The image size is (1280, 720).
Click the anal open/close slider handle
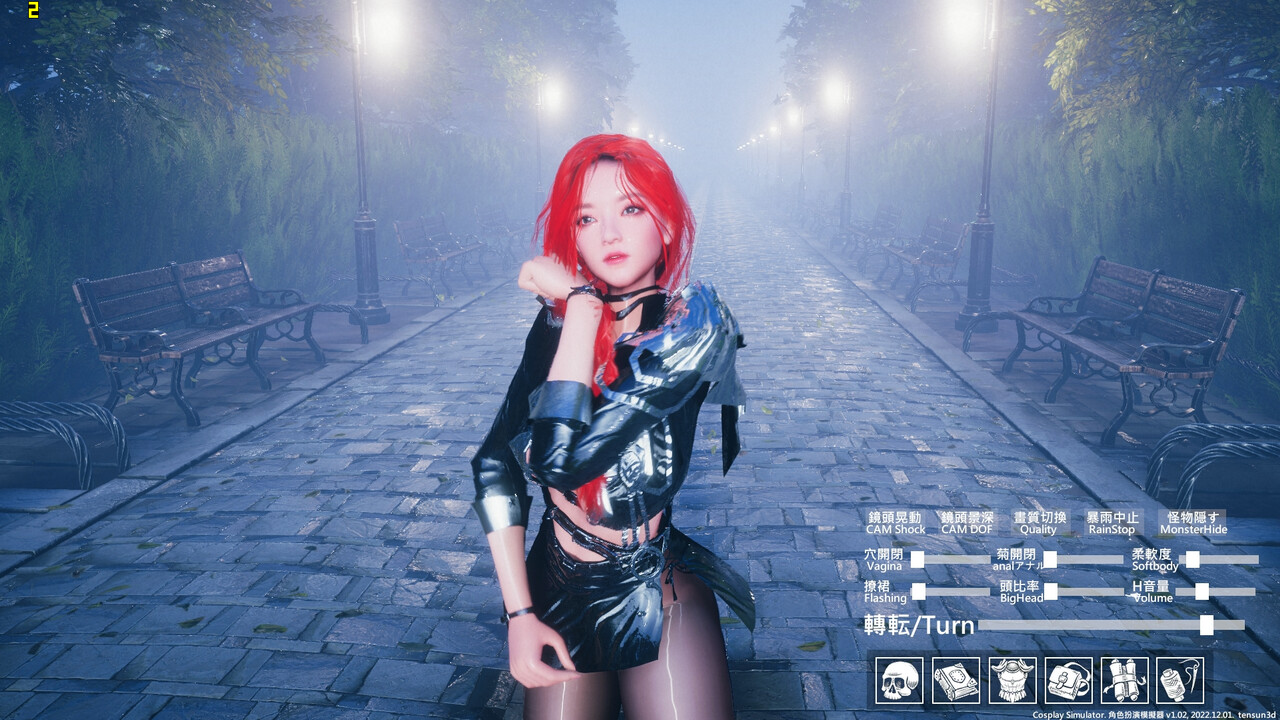[1050, 559]
